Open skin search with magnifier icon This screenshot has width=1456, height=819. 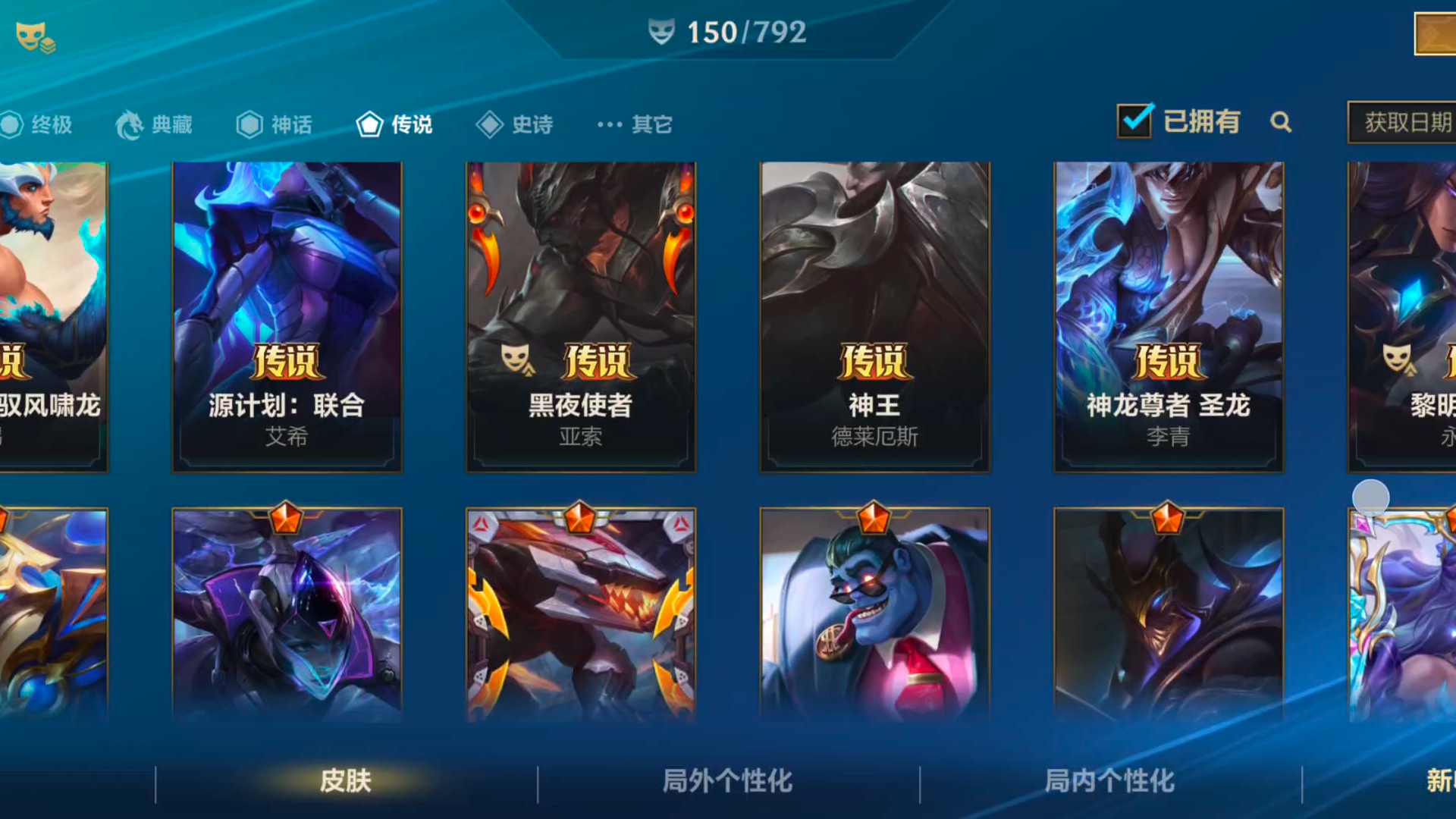pyautogui.click(x=1281, y=122)
